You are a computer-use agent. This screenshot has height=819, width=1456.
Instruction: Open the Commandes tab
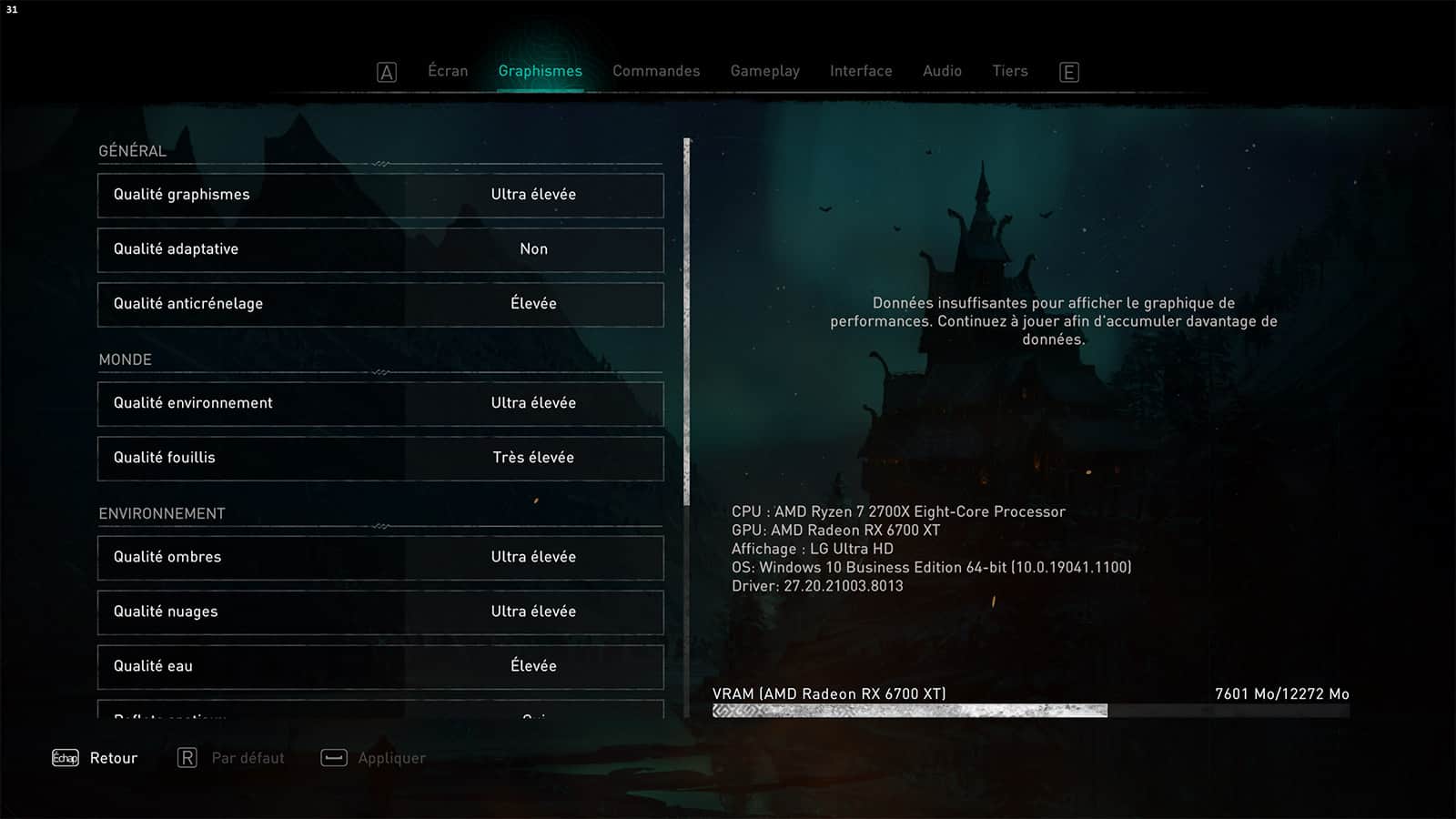pyautogui.click(x=656, y=71)
